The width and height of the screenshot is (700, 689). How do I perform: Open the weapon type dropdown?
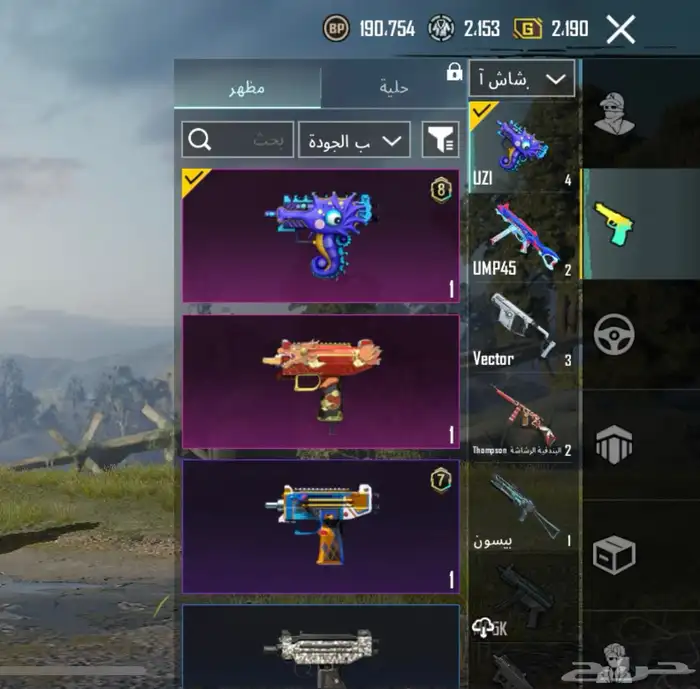coord(521,78)
